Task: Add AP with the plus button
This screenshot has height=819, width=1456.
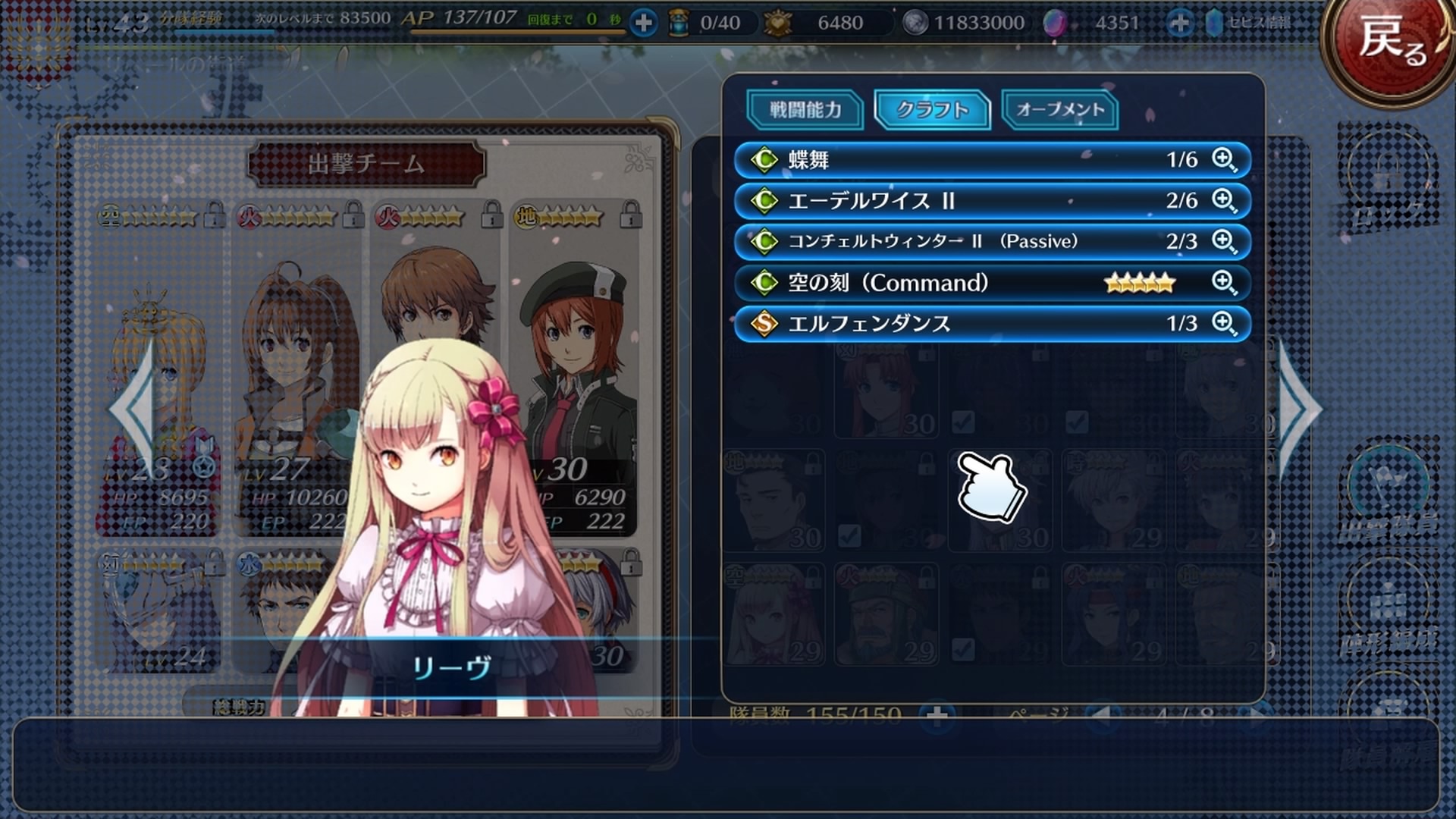Action: [x=643, y=24]
